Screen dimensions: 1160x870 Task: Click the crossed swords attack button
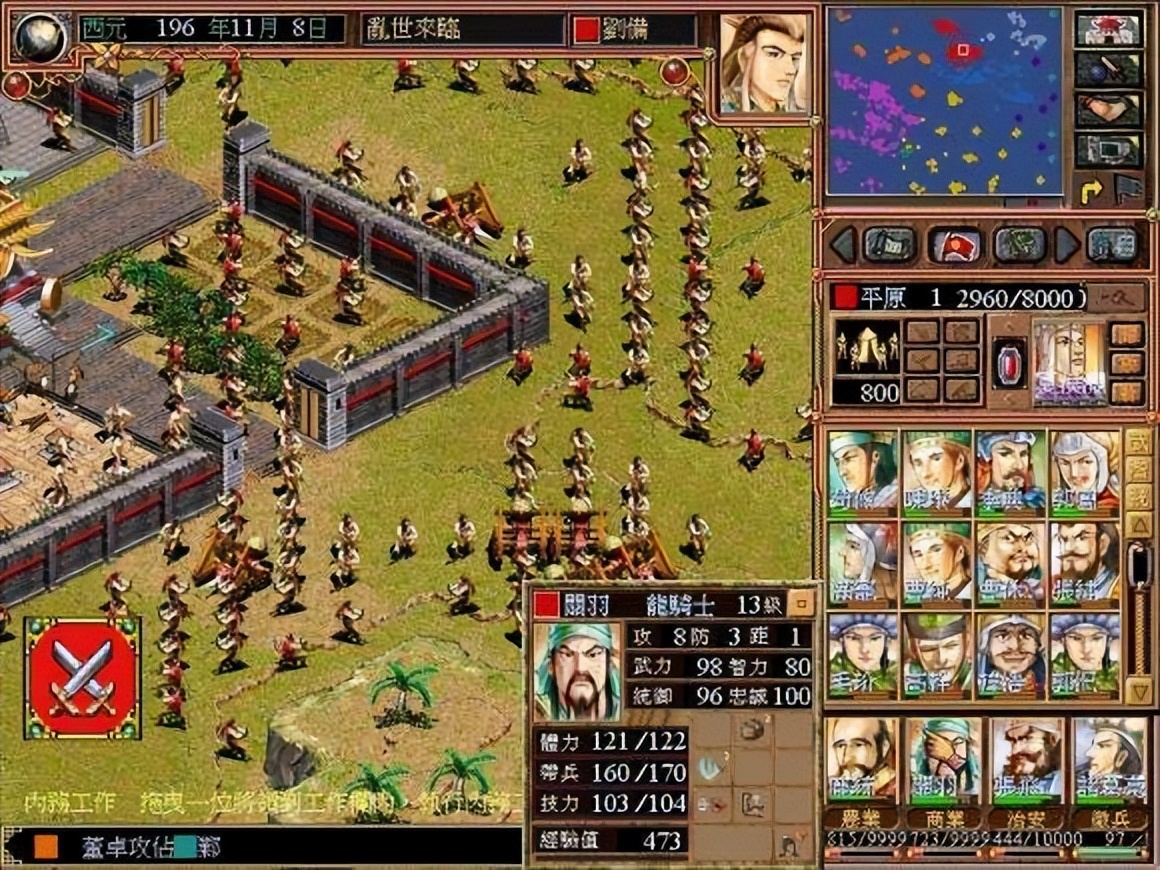82,679
